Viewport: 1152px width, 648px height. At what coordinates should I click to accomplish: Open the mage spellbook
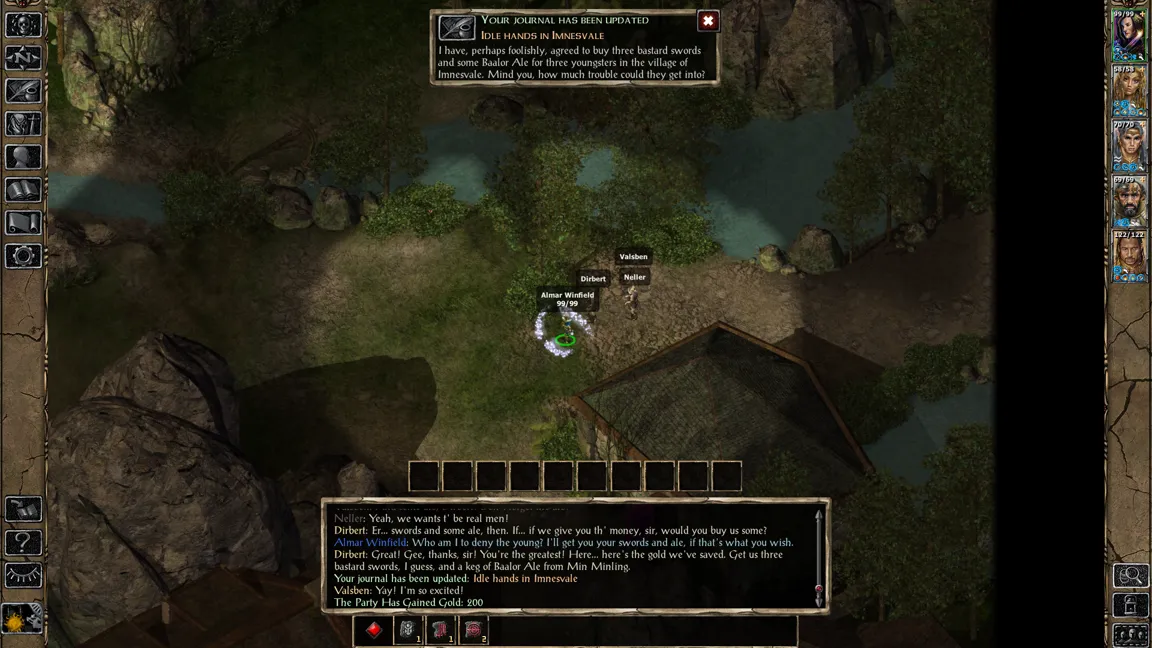[23, 190]
